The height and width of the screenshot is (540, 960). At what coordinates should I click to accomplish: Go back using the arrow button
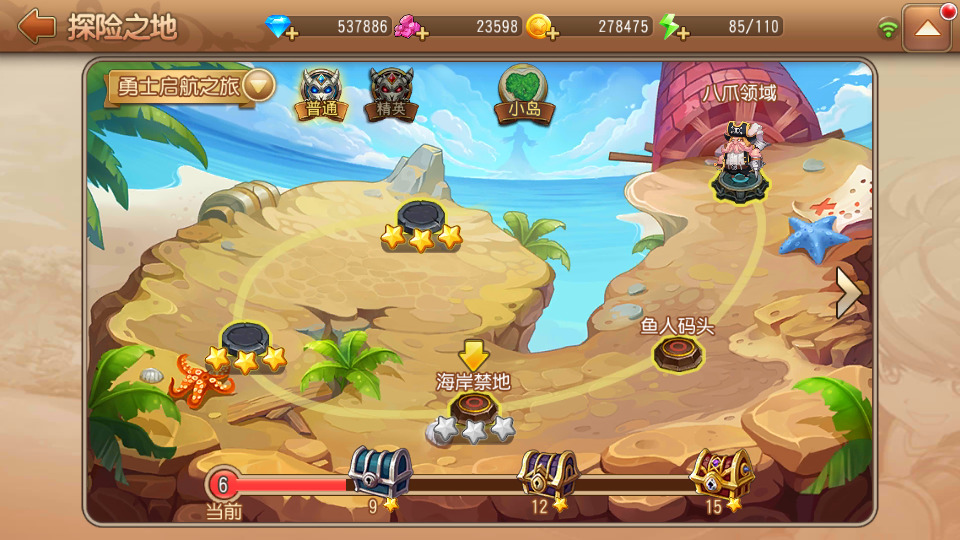(37, 26)
